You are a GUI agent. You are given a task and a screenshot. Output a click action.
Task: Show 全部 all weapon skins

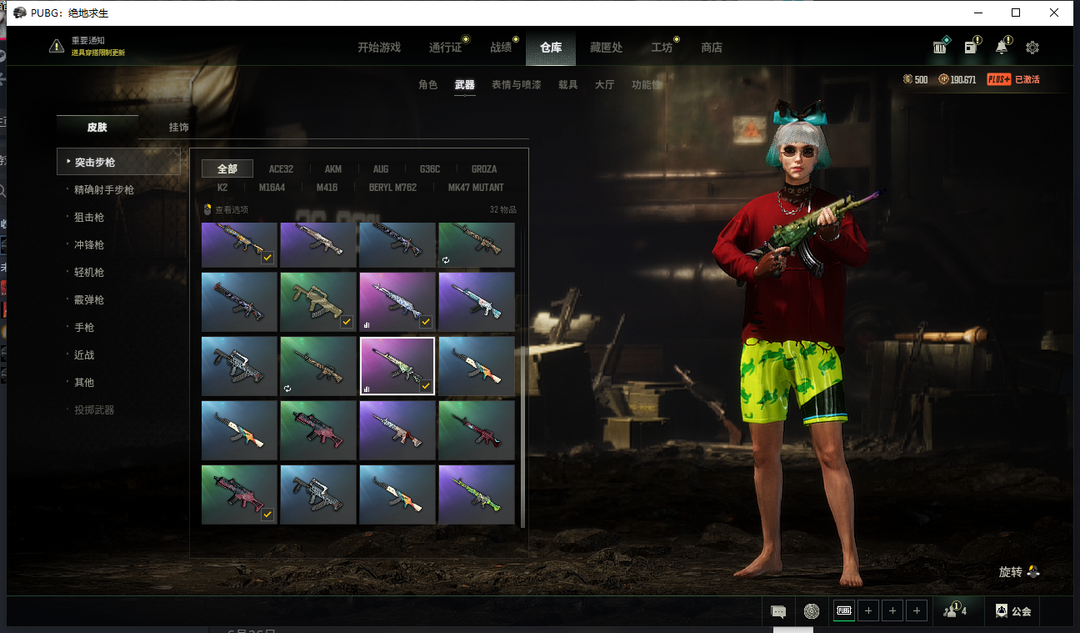point(227,169)
